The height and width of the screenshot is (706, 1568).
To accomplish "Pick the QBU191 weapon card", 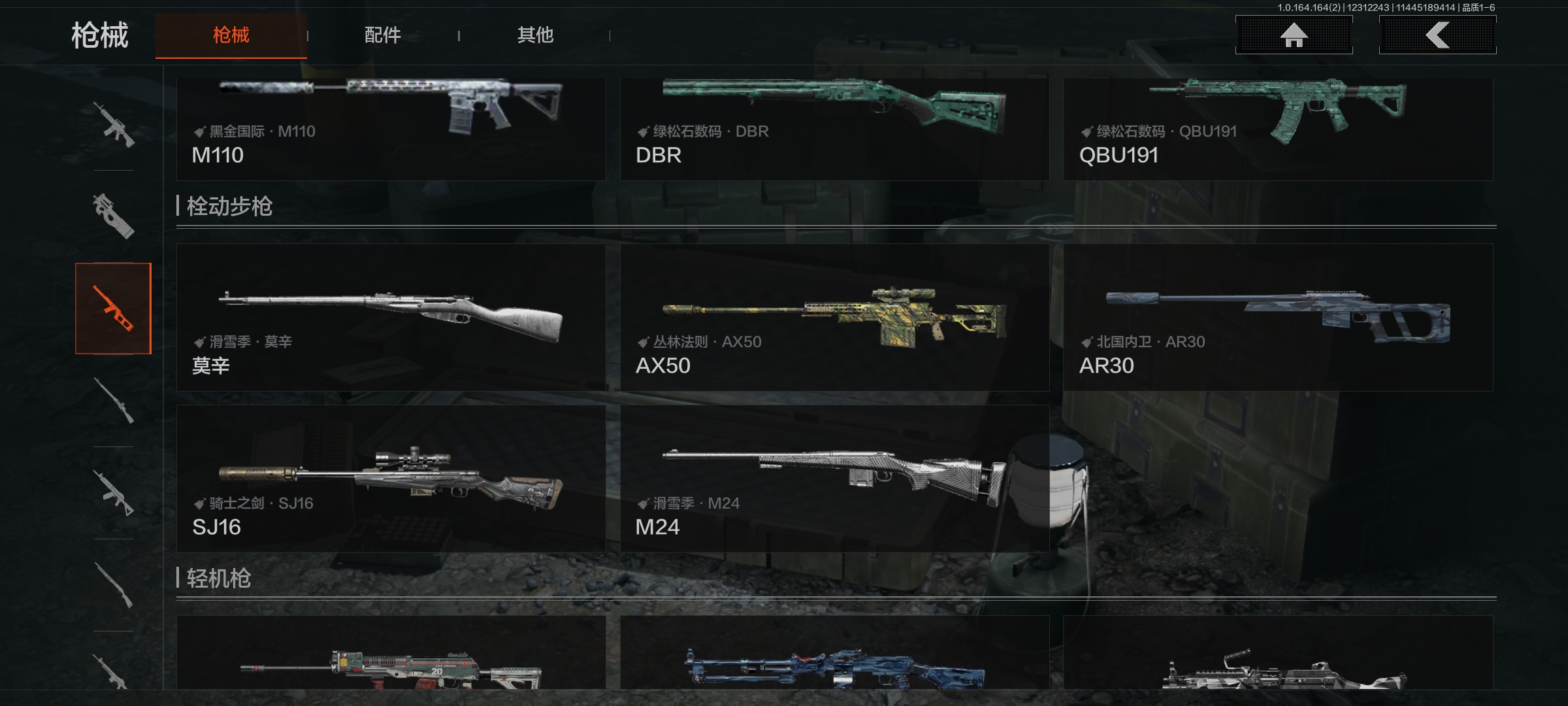I will pos(1278,129).
